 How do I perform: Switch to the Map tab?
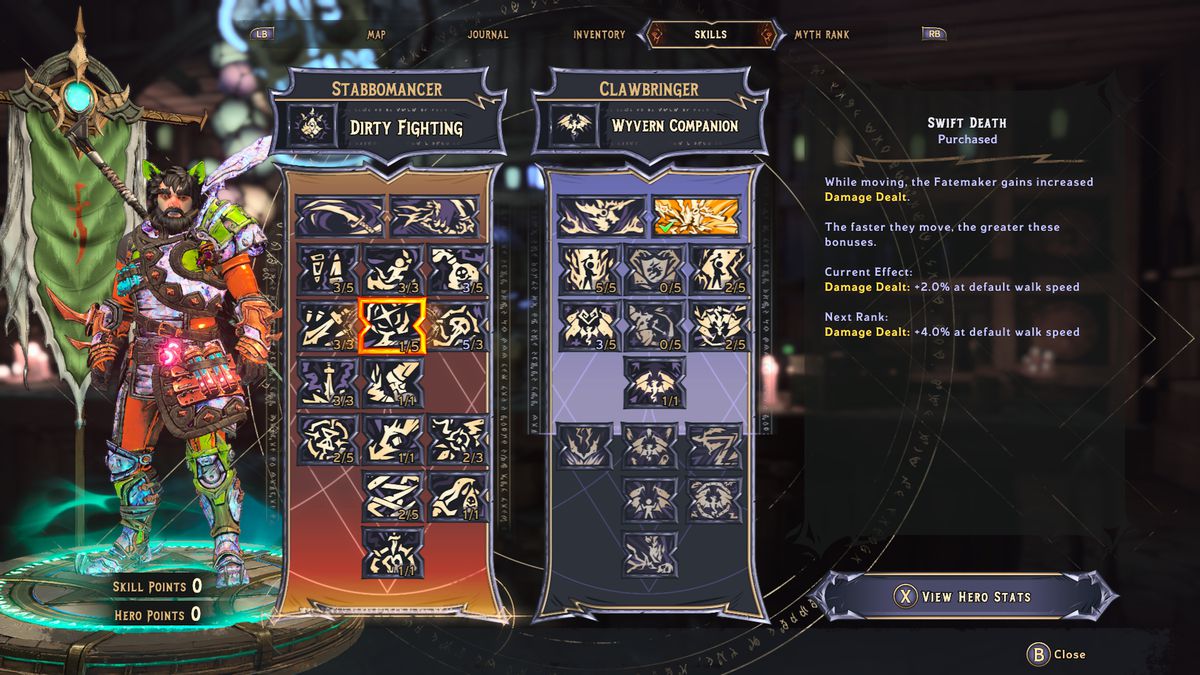point(376,34)
